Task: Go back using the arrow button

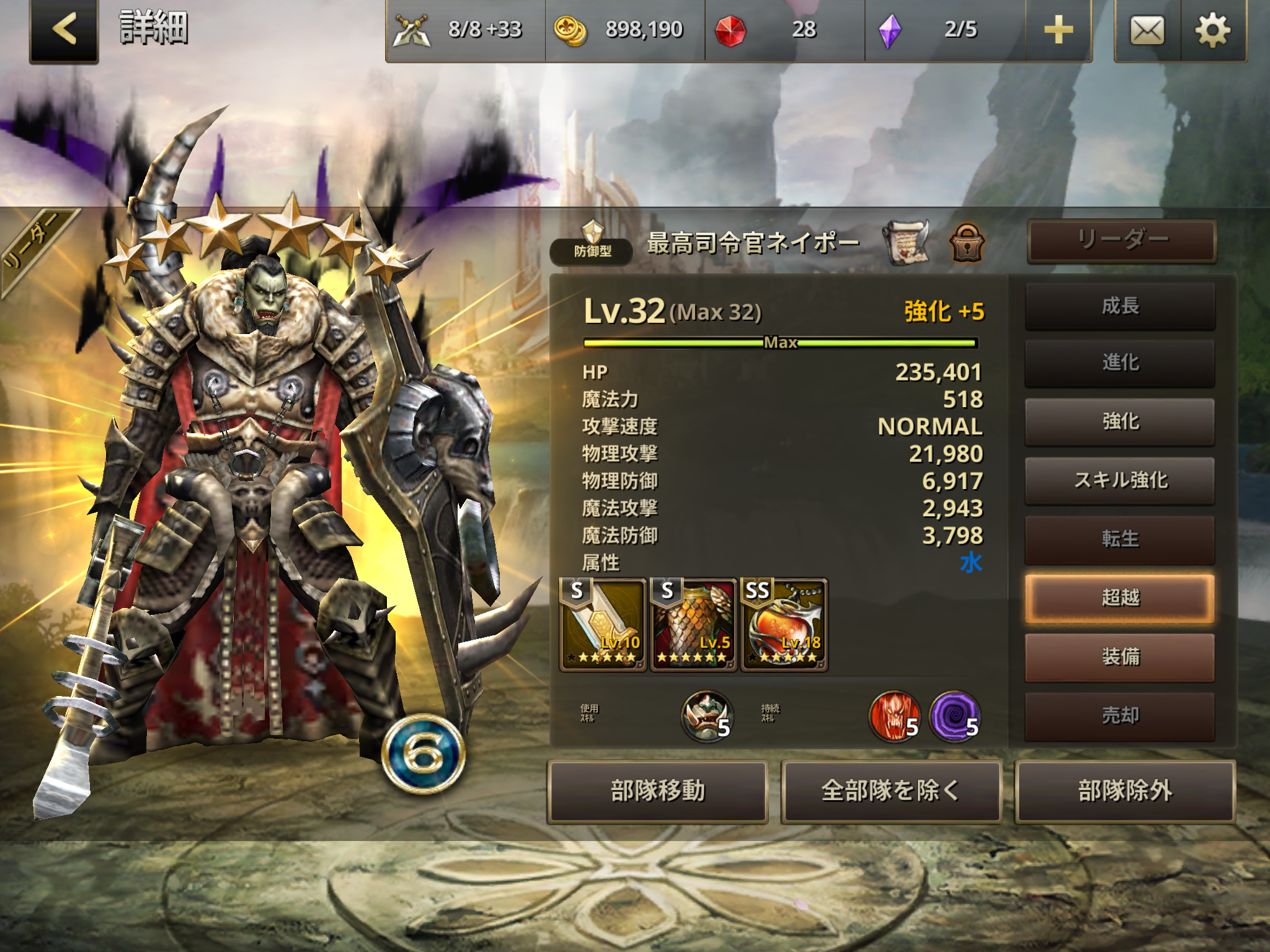Action: pyautogui.click(x=64, y=30)
